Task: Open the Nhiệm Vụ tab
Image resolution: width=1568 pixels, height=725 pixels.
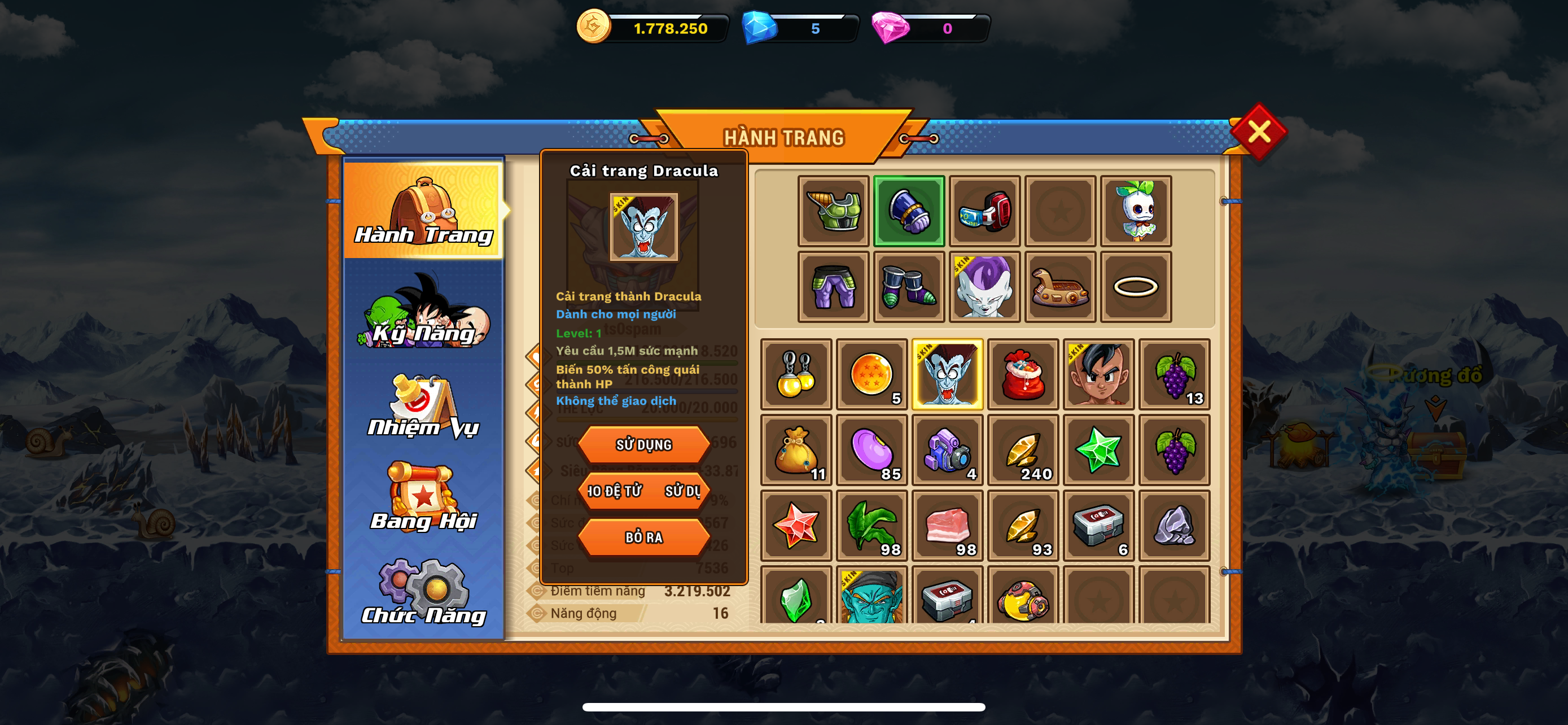Action: tap(424, 406)
